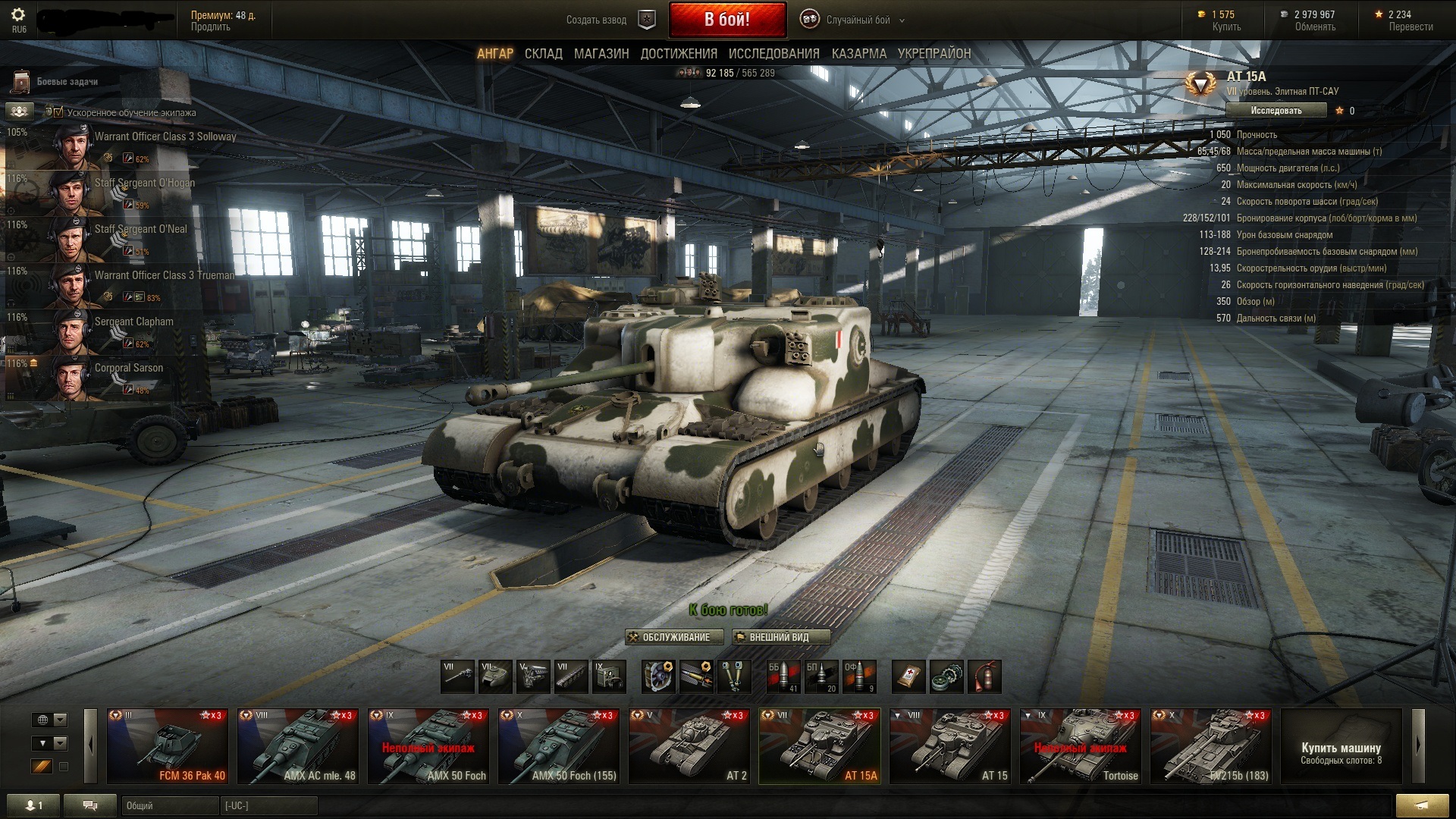Click Создать взвод to create a platoon

pyautogui.click(x=596, y=20)
